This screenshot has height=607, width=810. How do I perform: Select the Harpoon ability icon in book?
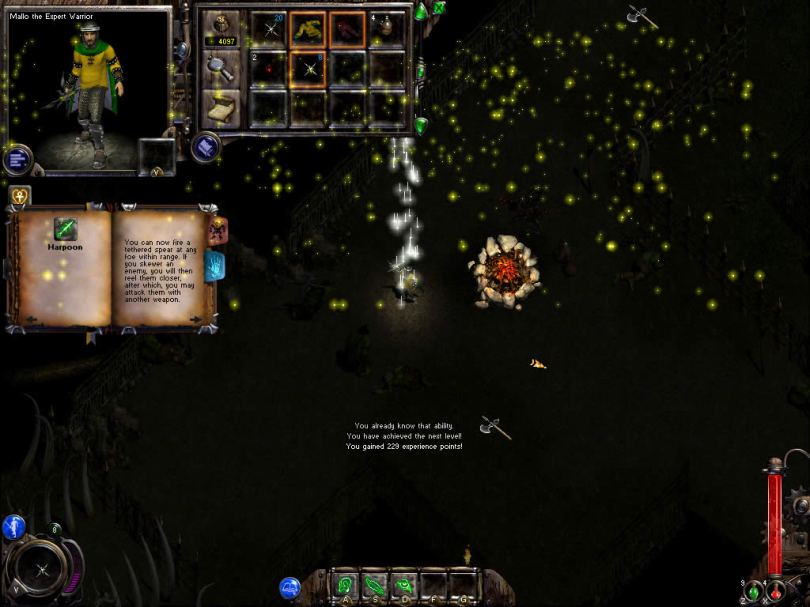(x=66, y=229)
